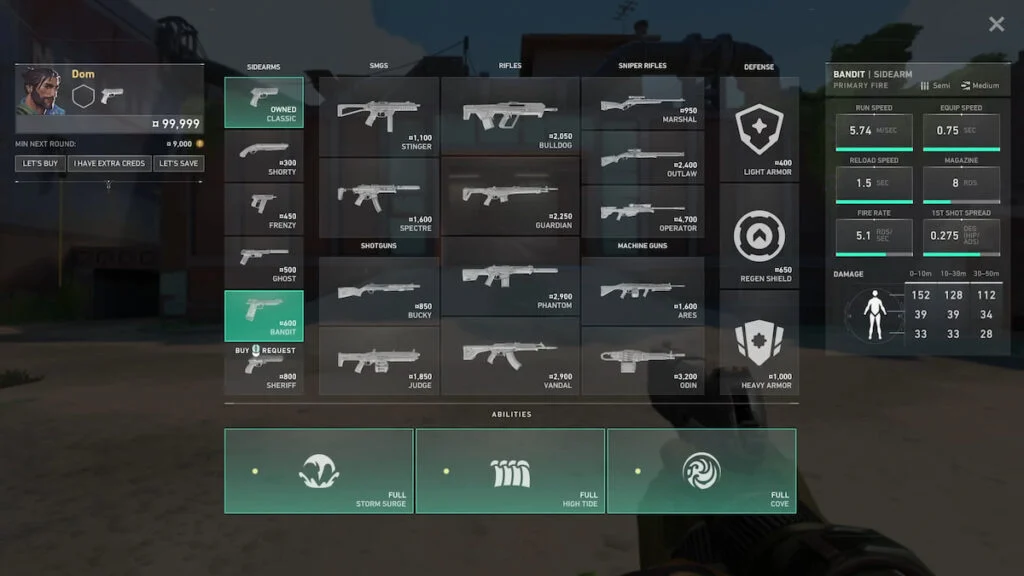
Task: Buy the Stinger SMG
Action: (379, 115)
